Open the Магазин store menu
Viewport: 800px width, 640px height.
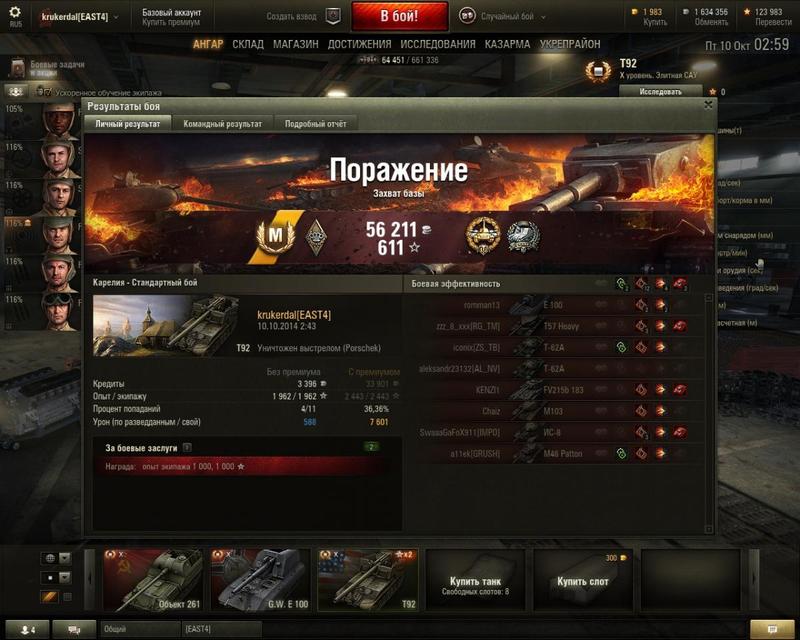tap(295, 45)
